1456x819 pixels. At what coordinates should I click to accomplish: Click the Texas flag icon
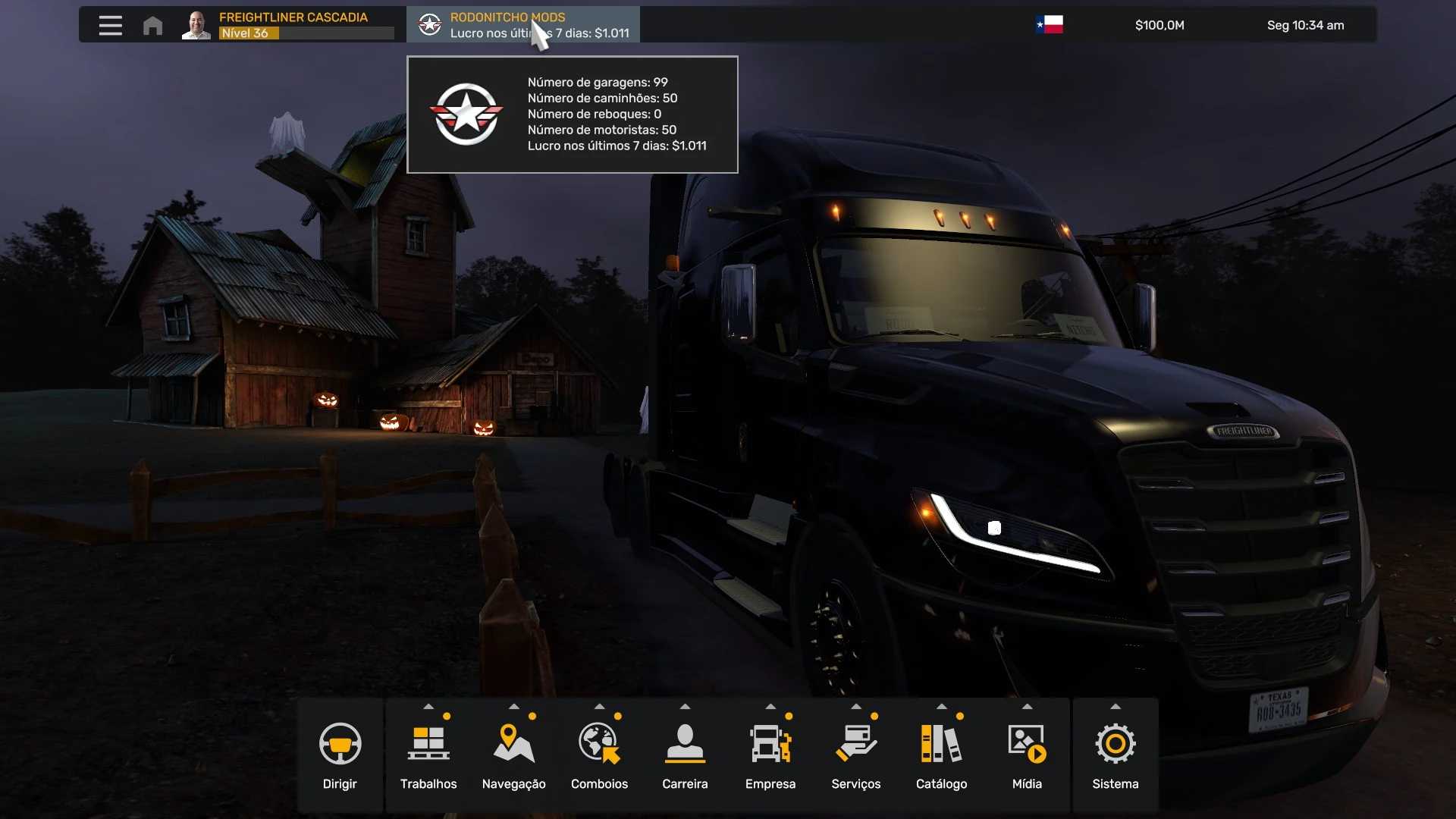click(1050, 25)
